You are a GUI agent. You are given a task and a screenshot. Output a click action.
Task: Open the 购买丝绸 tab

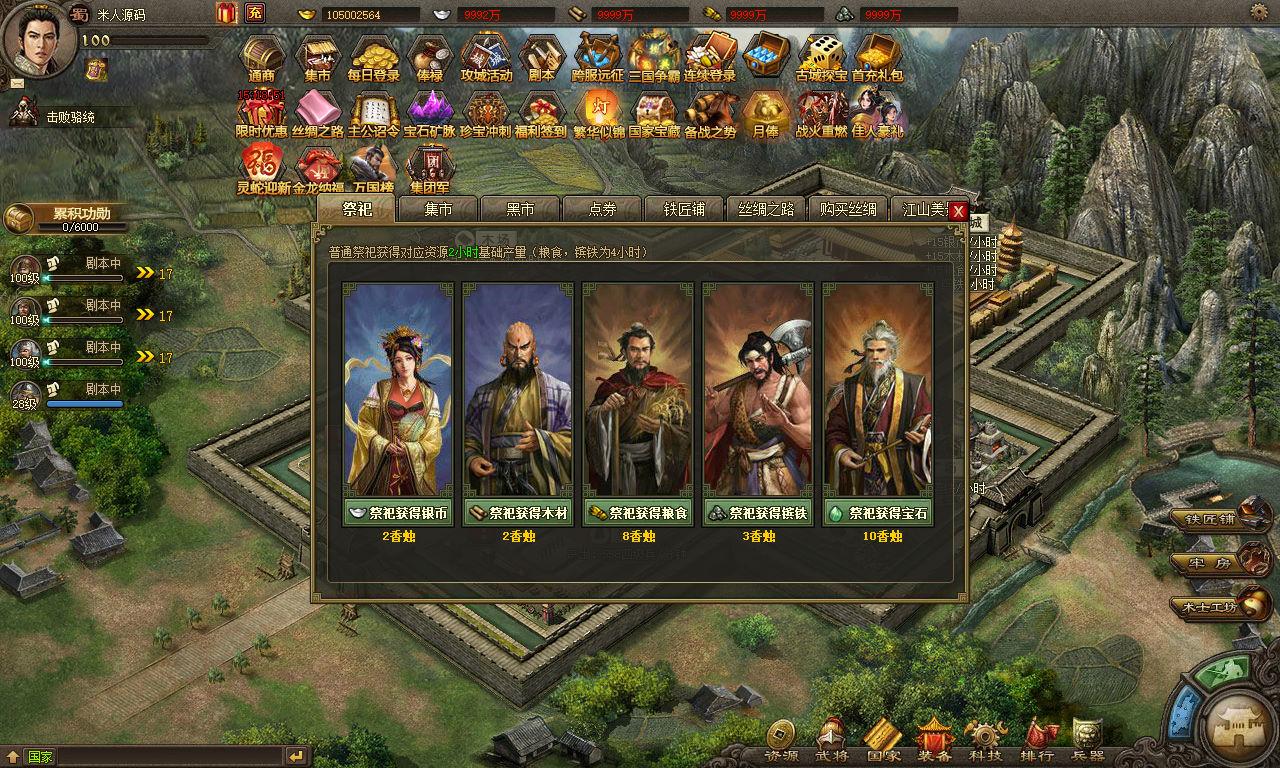(x=848, y=209)
